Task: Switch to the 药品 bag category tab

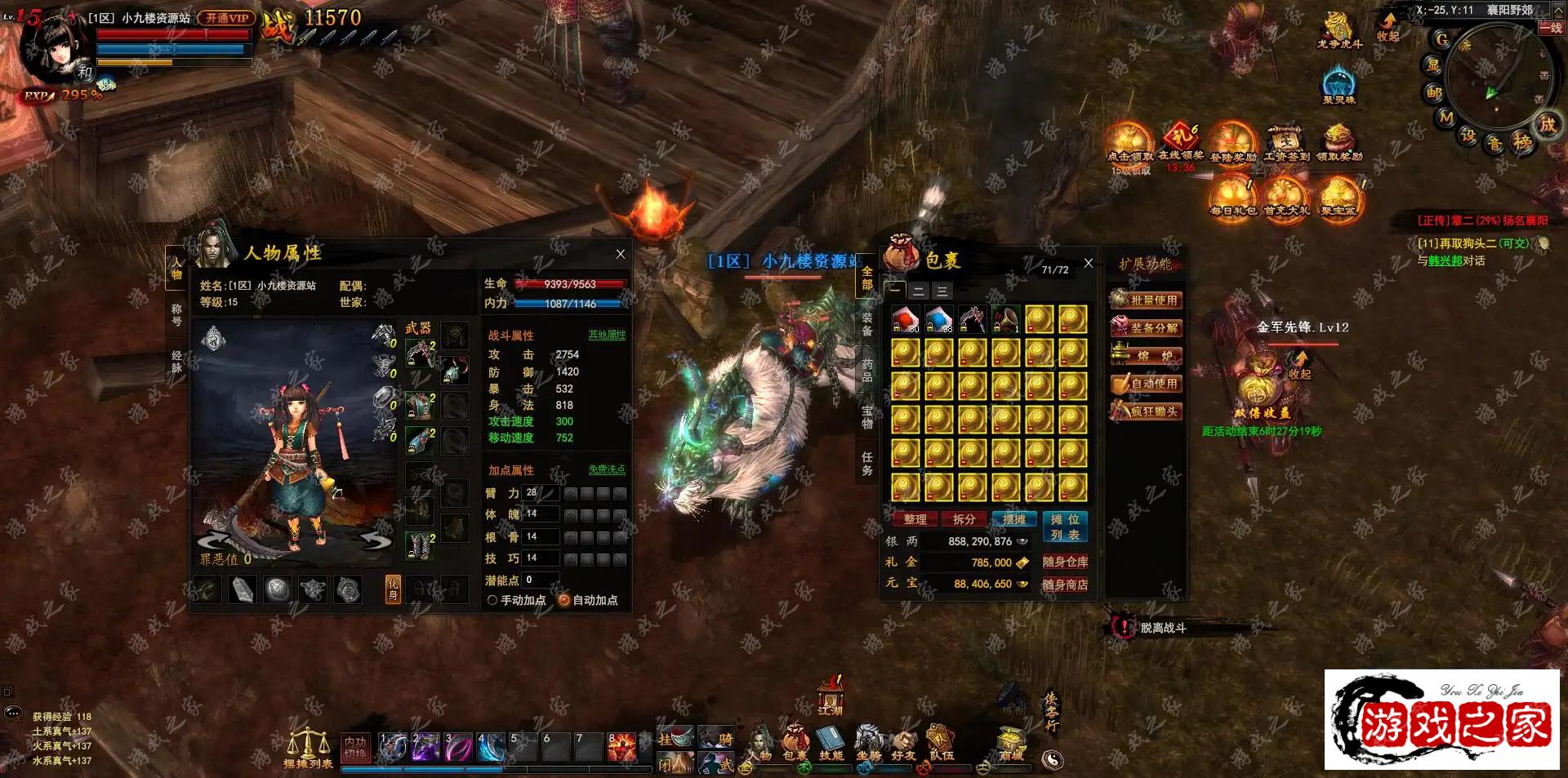Action: pos(867,370)
